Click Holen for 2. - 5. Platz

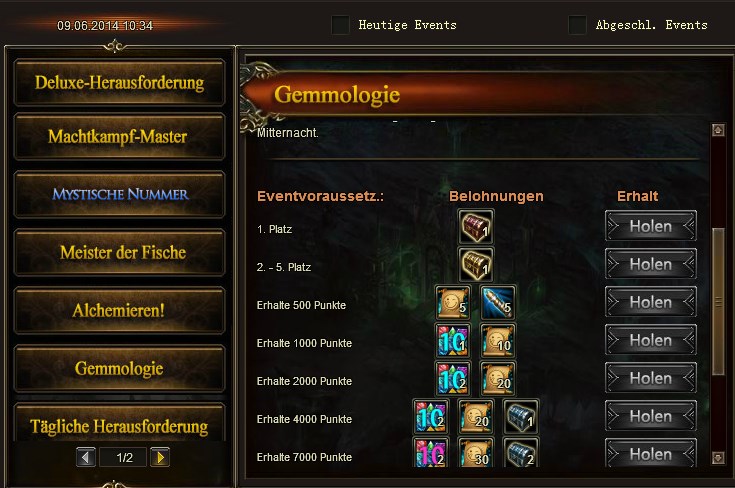[x=650, y=265]
